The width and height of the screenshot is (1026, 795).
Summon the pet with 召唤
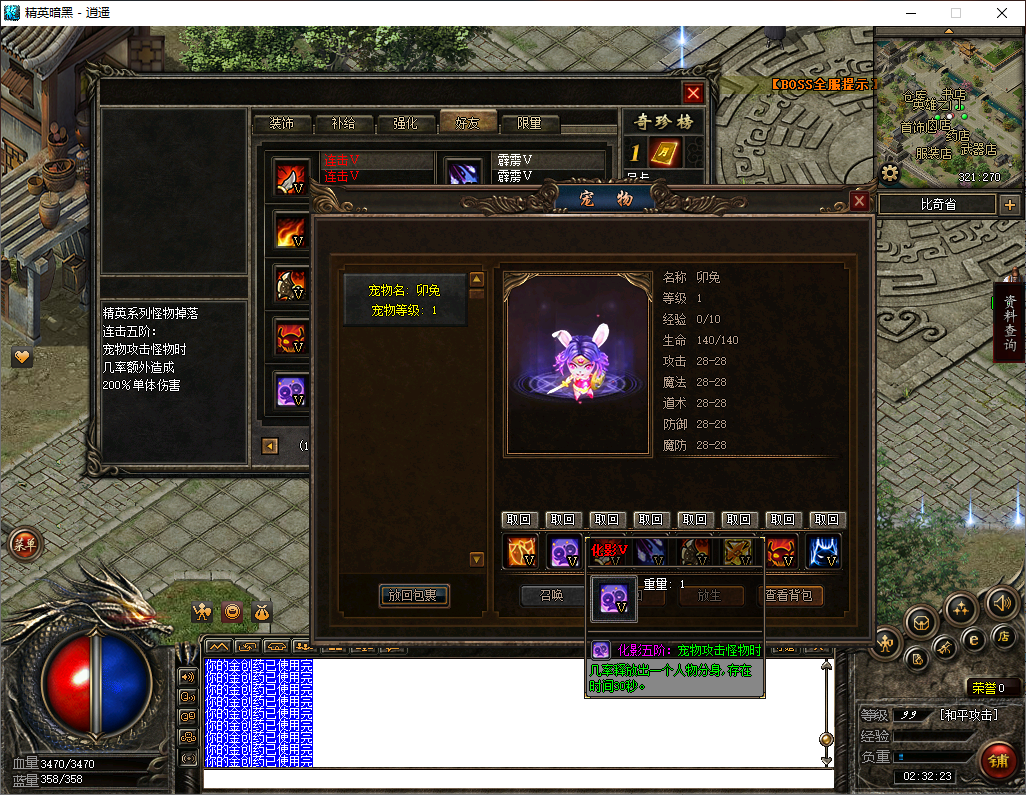tap(551, 596)
